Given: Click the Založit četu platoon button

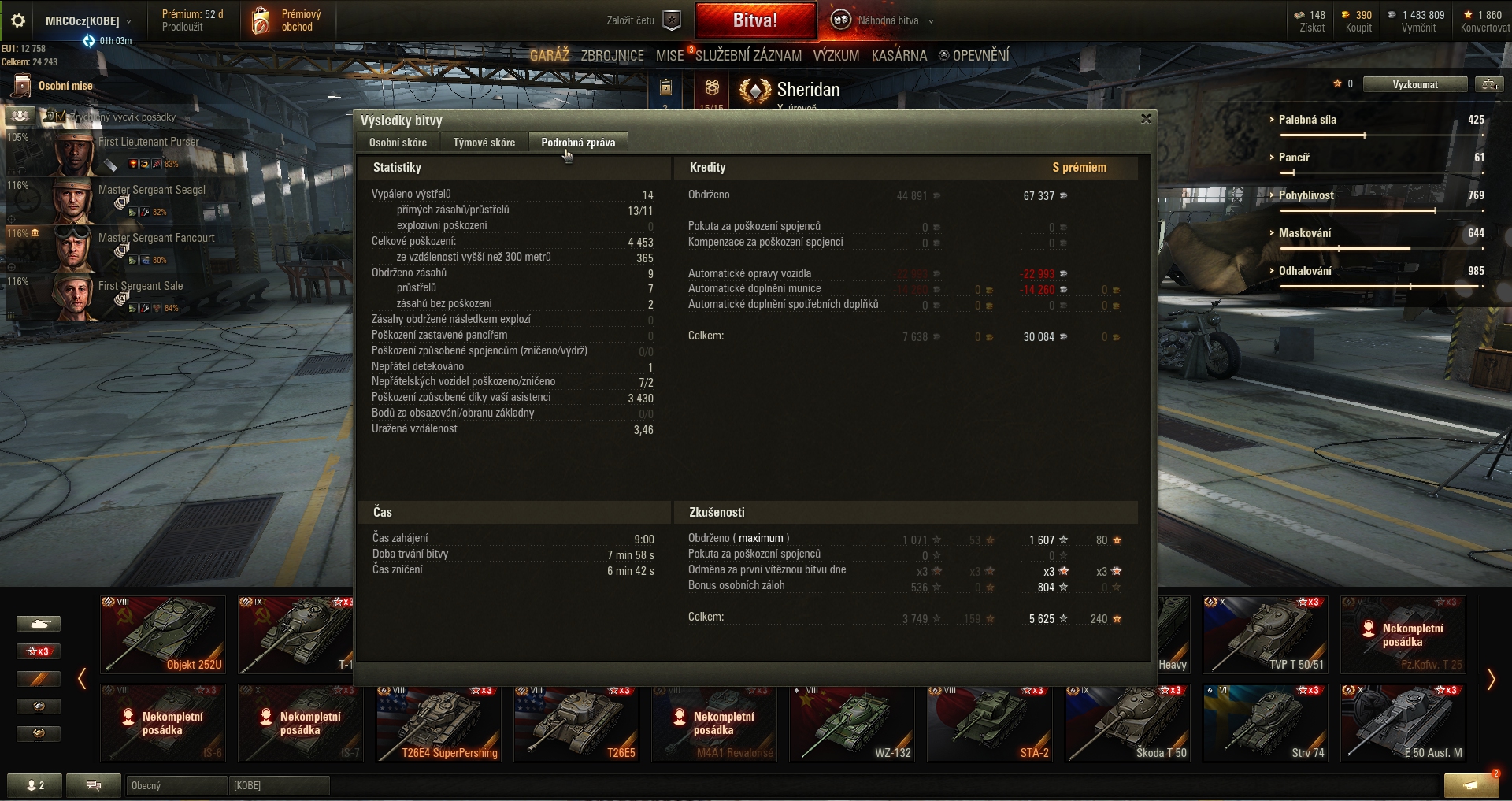Looking at the screenshot, I should pyautogui.click(x=643, y=21).
